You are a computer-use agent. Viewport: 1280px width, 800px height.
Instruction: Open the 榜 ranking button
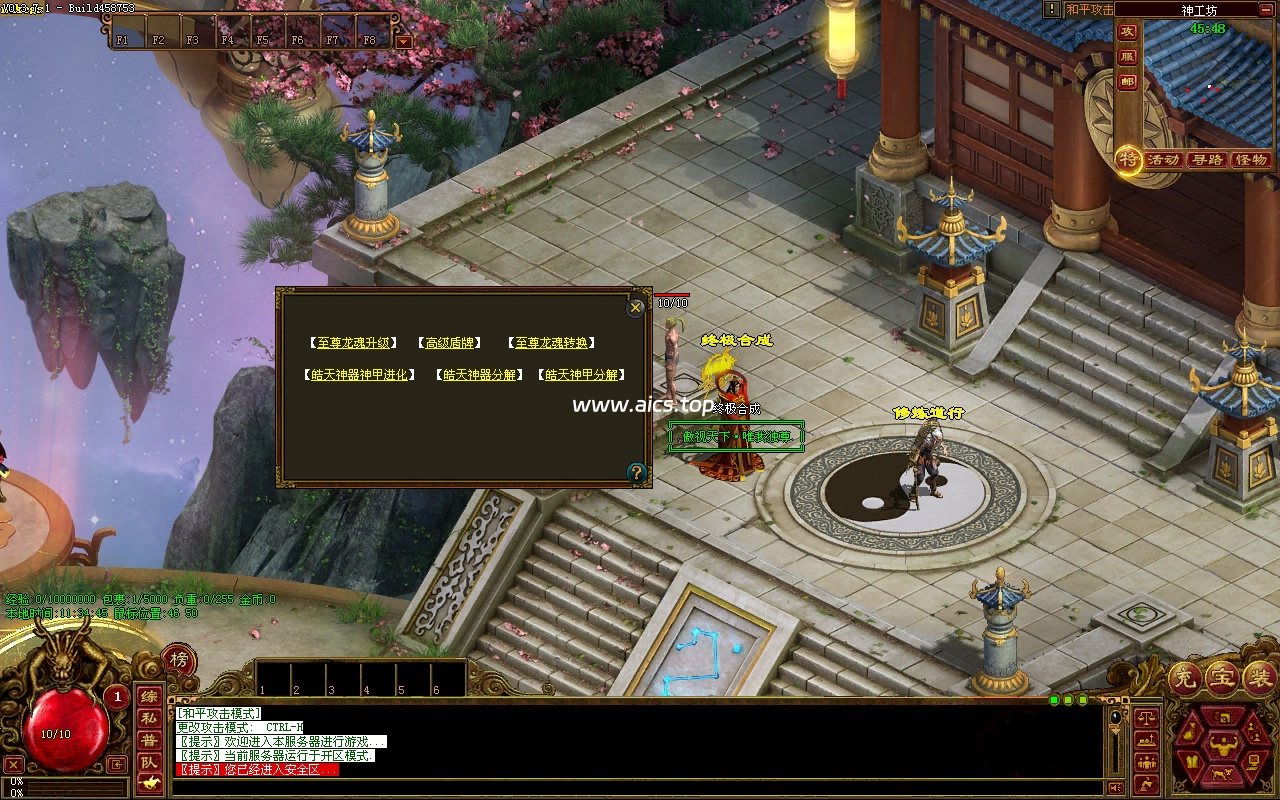[179, 660]
